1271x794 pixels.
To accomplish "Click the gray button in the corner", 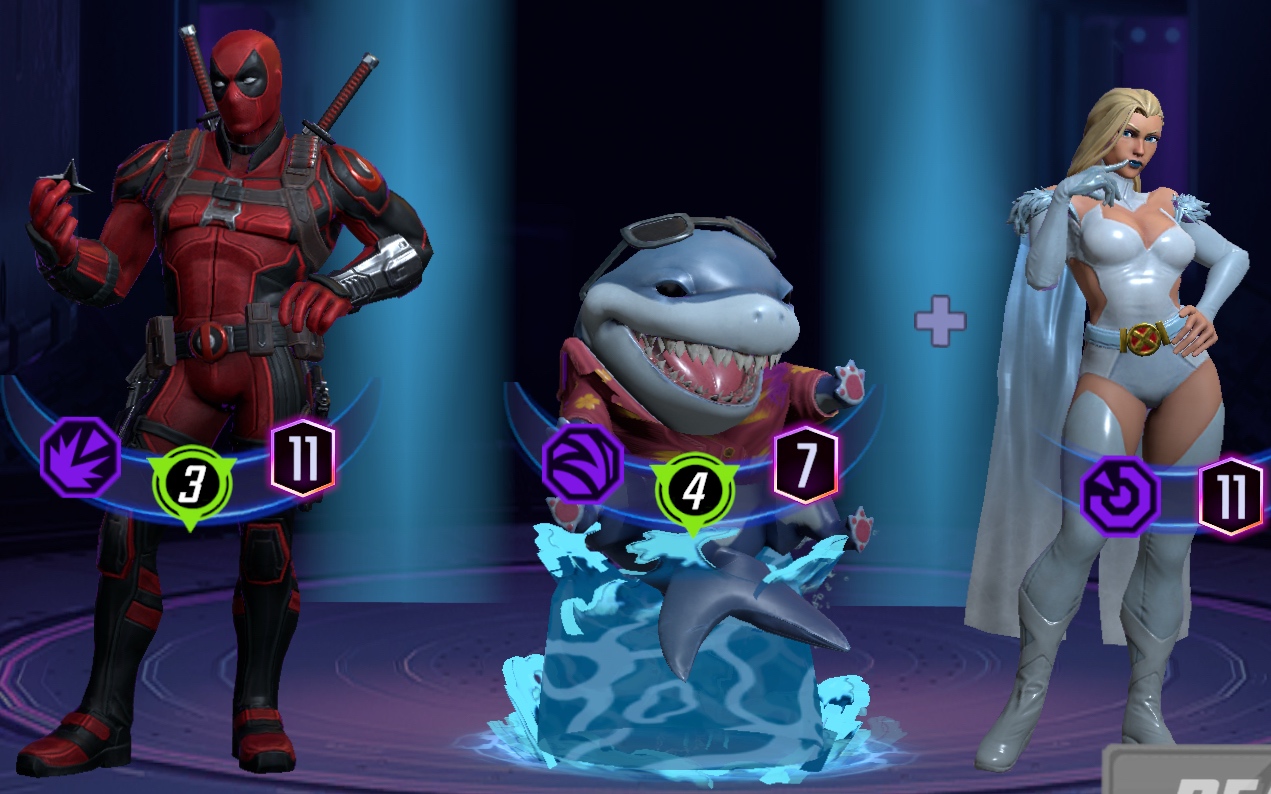I will point(1190,771).
